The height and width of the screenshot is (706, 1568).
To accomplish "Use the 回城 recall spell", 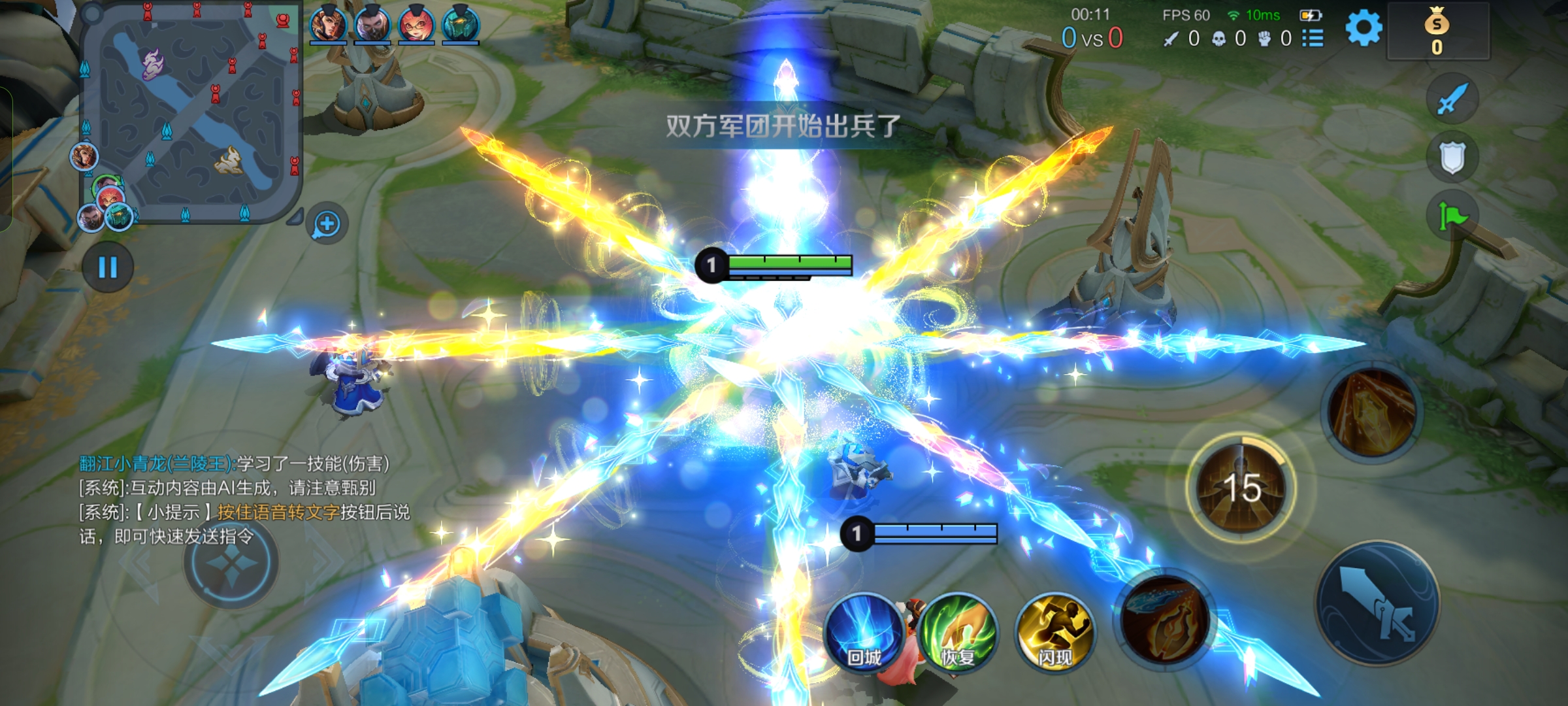I will pos(864,632).
